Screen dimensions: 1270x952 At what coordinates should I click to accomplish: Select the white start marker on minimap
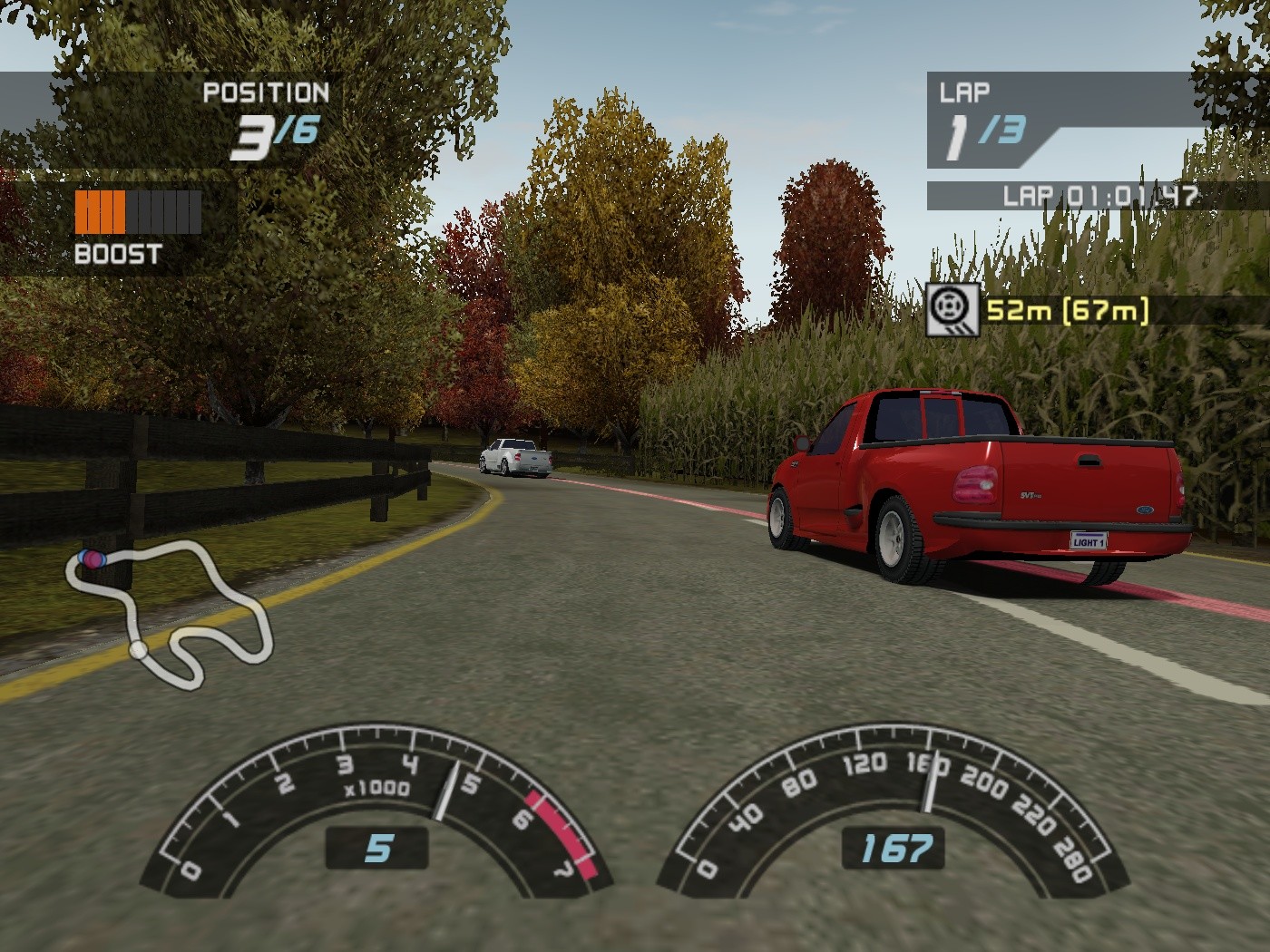coord(138,650)
